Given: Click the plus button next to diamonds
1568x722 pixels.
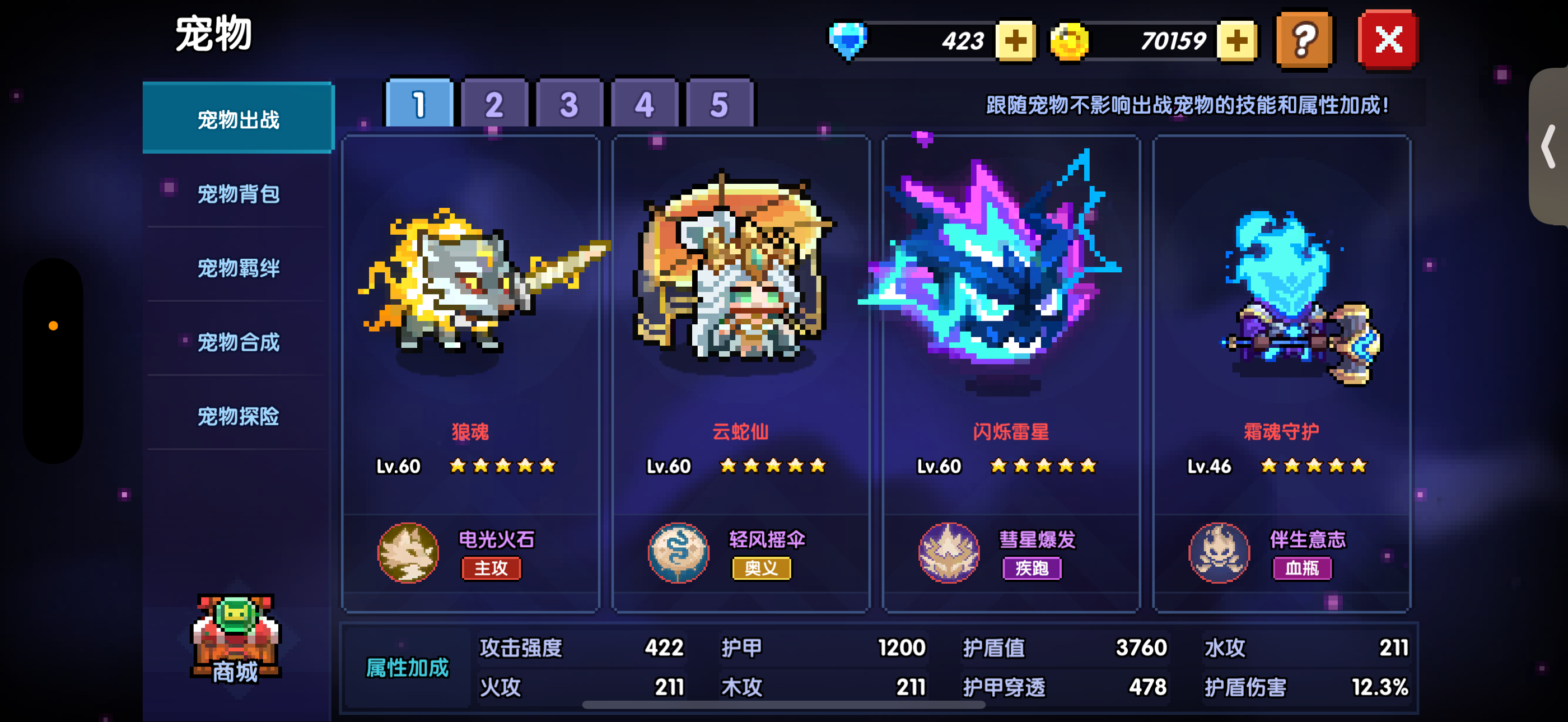Looking at the screenshot, I should pyautogui.click(x=1015, y=39).
